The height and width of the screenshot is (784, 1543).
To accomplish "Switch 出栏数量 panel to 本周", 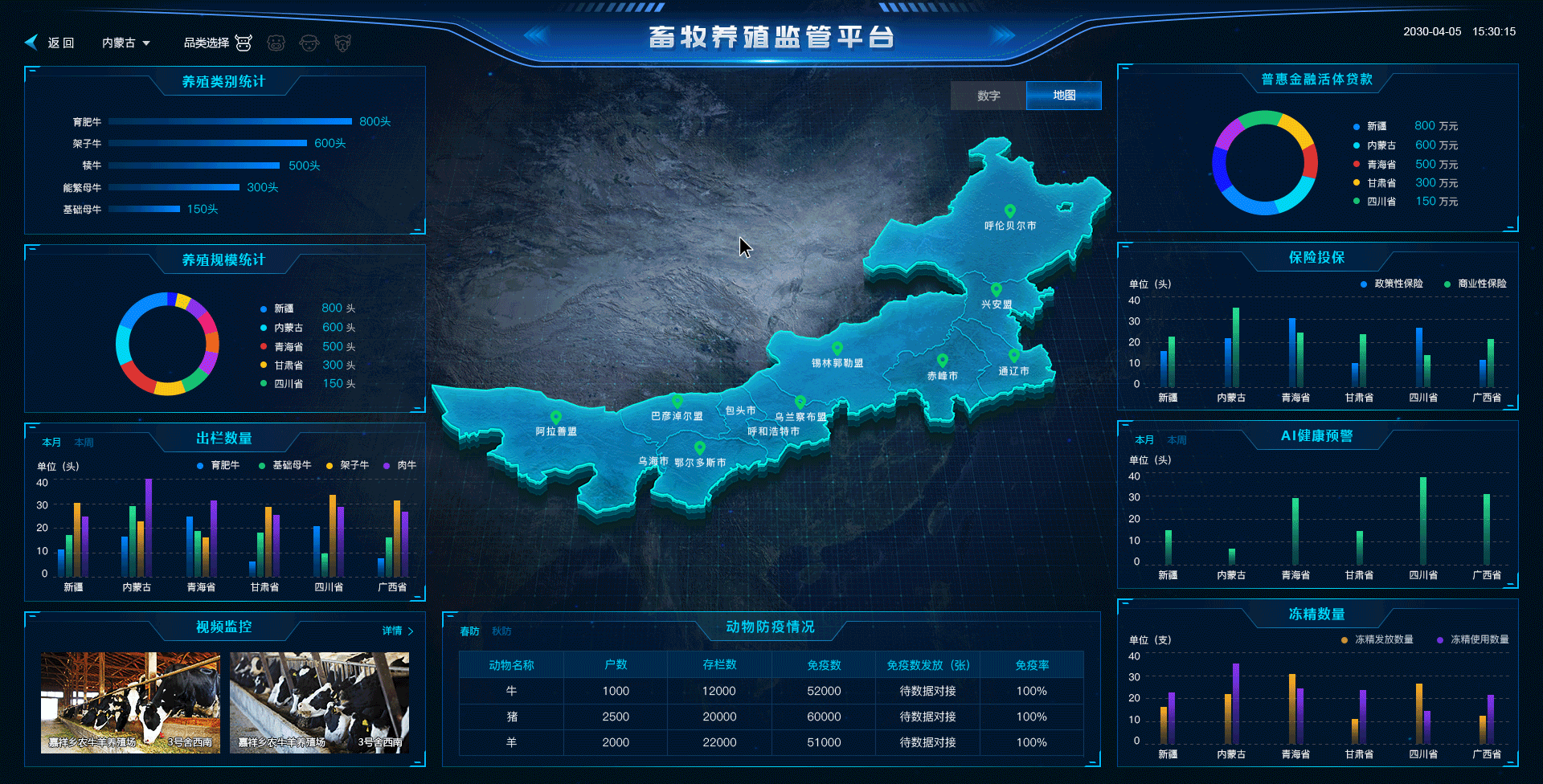I will pyautogui.click(x=84, y=442).
